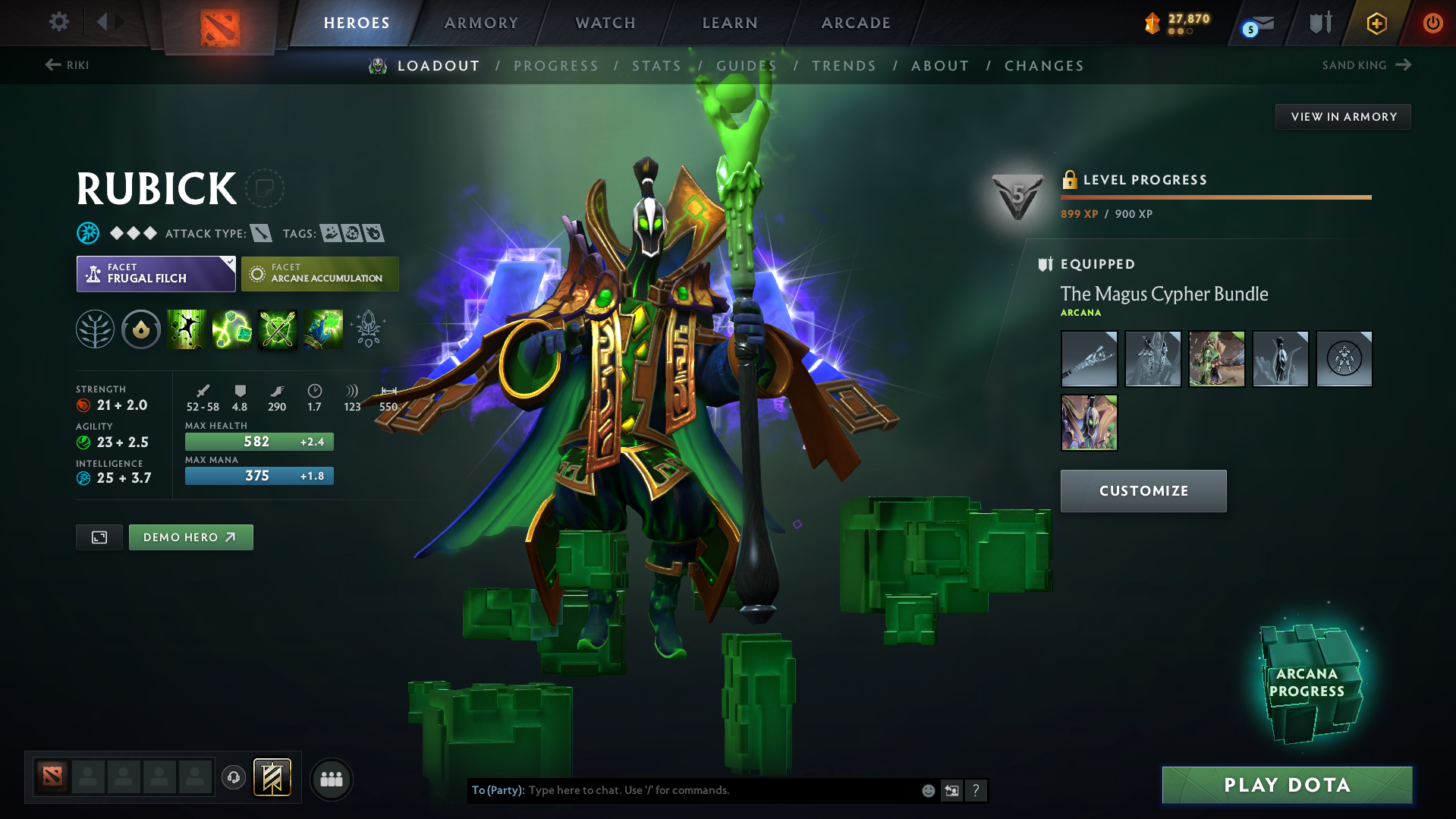Click the Level Progress XP bar
Image resolution: width=1456 pixels, height=819 pixels.
coord(1215,197)
